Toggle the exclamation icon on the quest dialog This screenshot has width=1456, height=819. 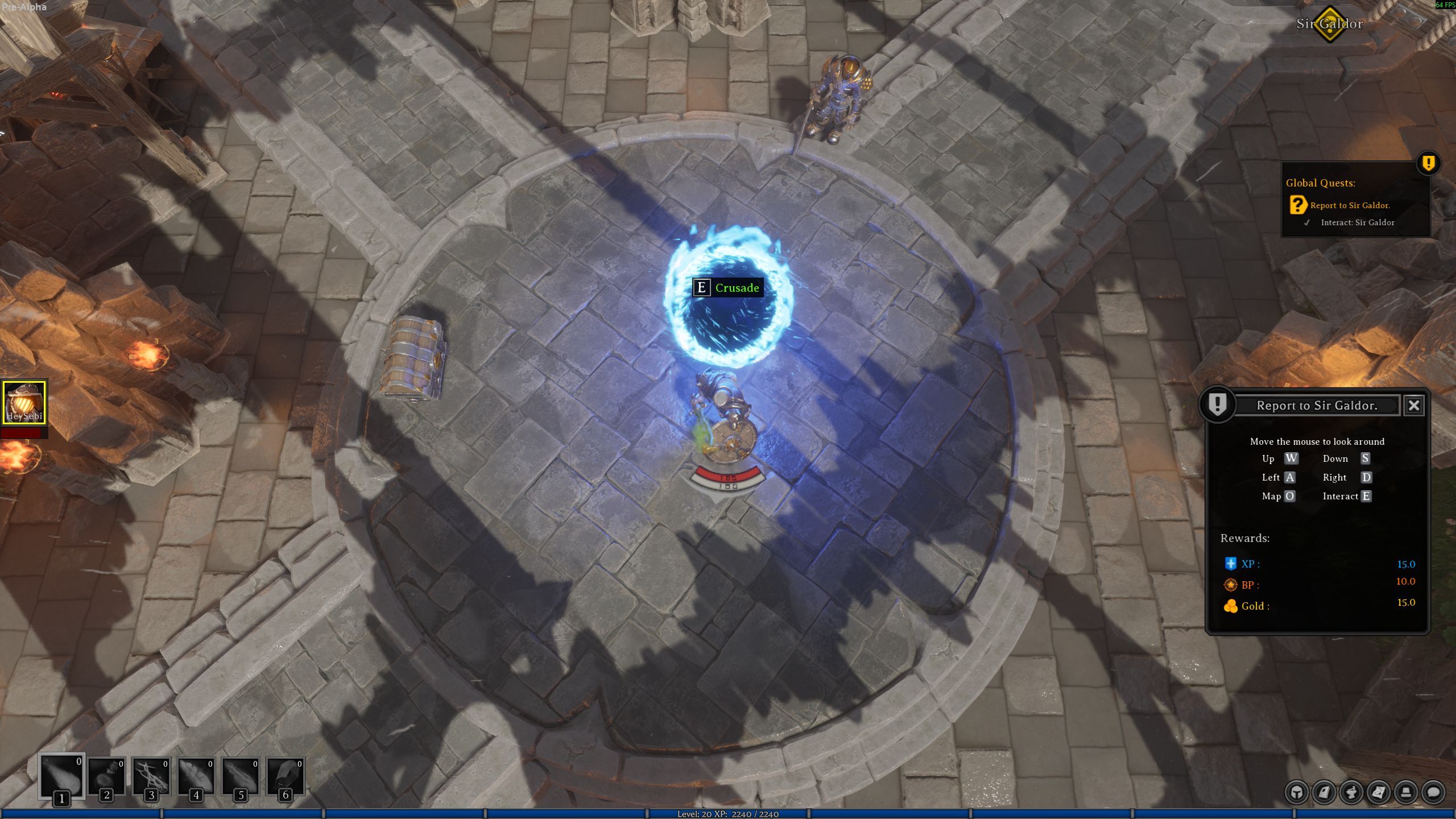[x=1217, y=406]
